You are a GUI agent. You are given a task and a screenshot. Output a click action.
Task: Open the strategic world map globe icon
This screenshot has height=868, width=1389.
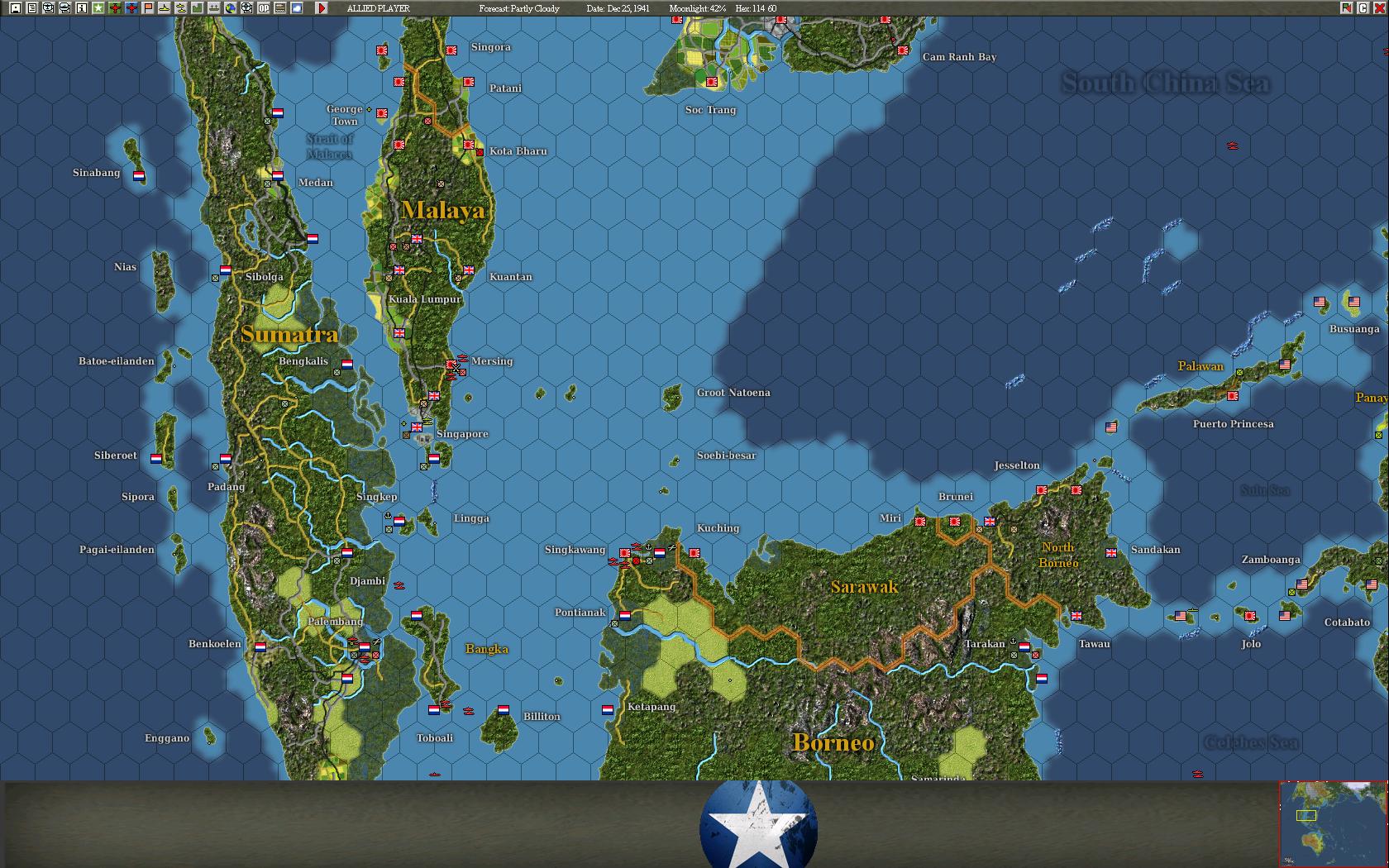(231, 8)
